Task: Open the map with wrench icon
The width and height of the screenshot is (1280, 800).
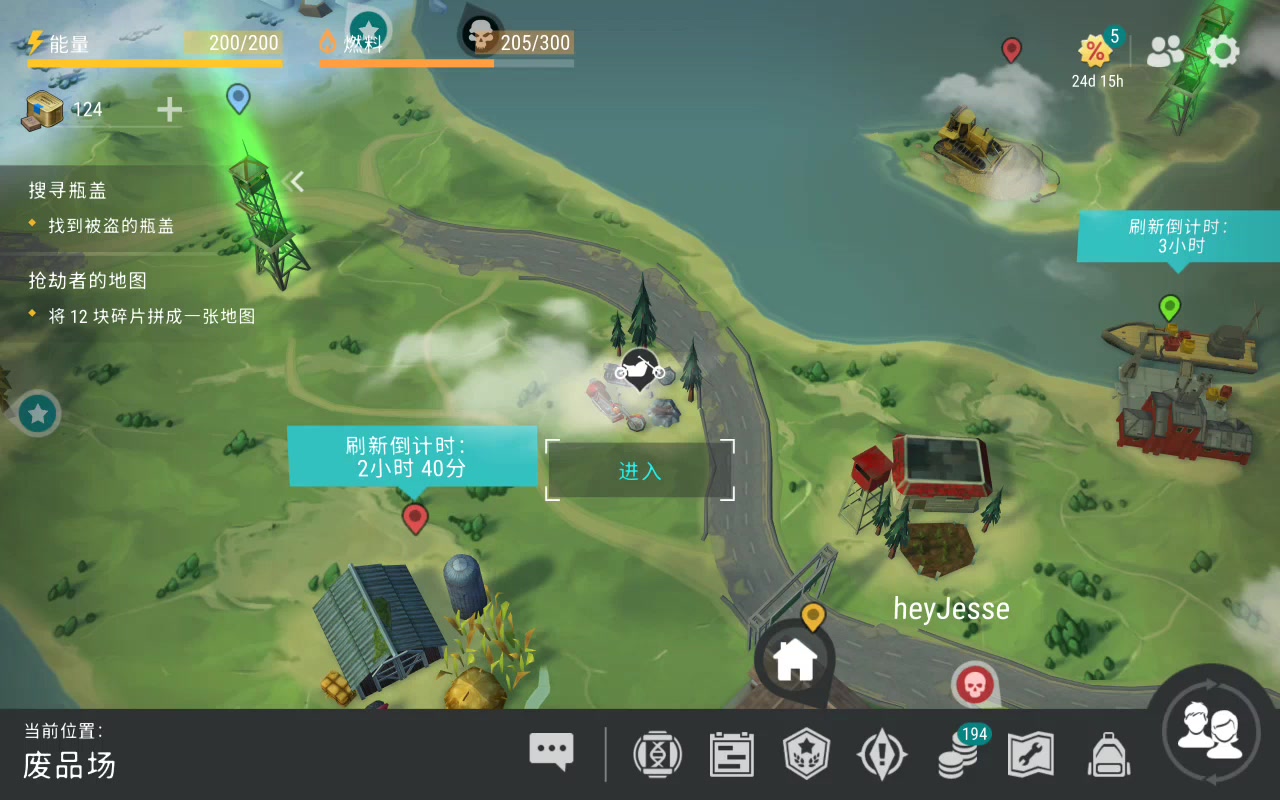Action: (1031, 754)
